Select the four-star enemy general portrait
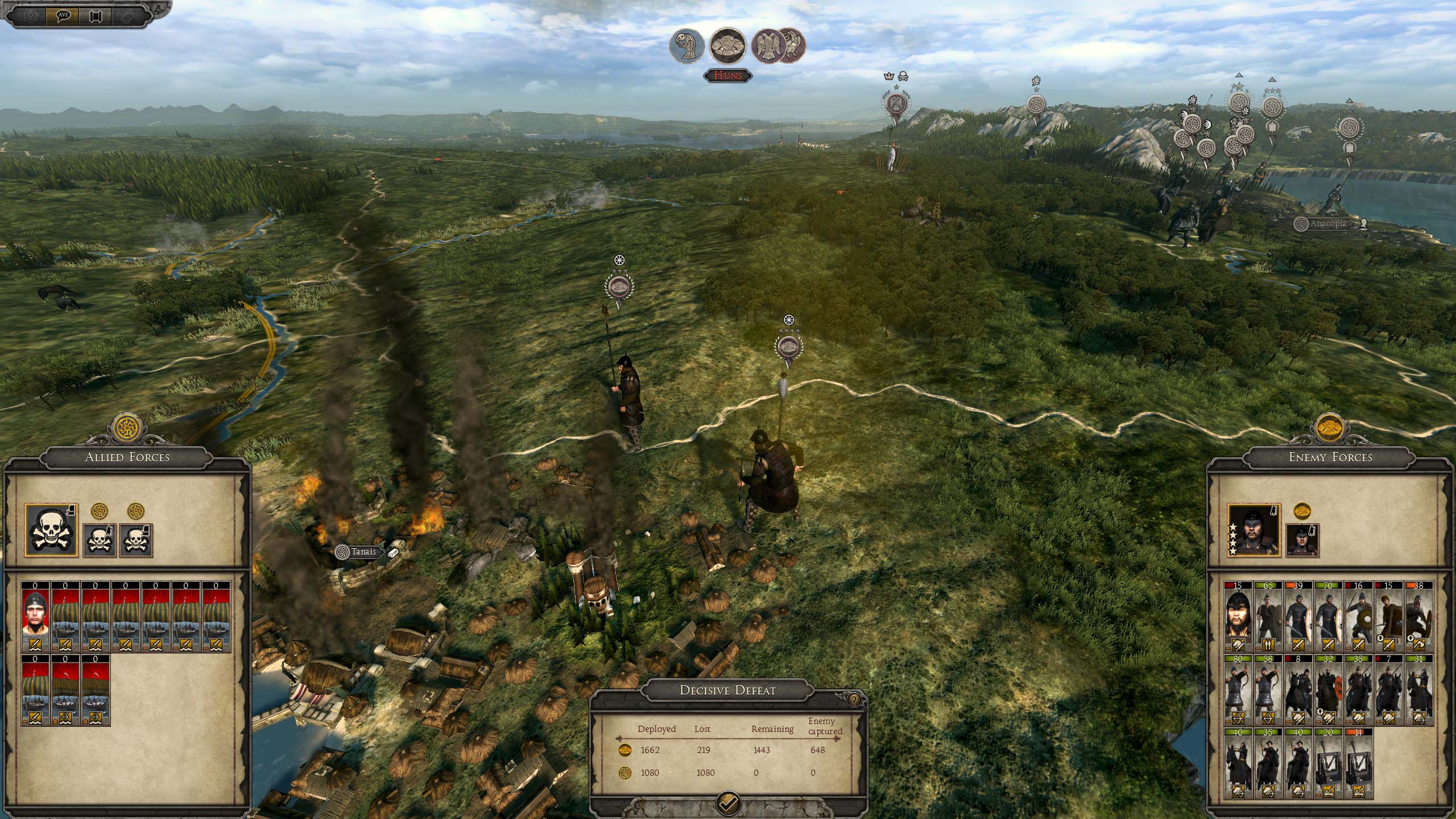The width and height of the screenshot is (1456, 819). click(x=1254, y=530)
